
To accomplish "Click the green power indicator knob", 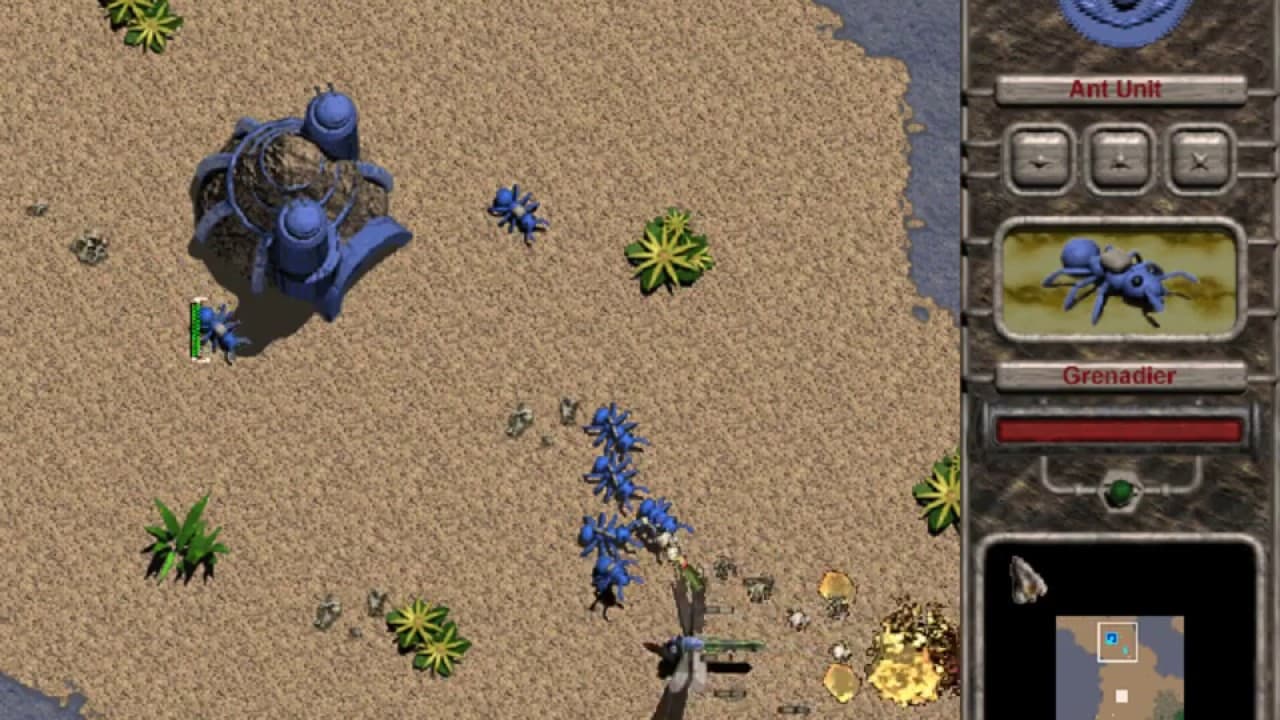I will (x=1122, y=490).
